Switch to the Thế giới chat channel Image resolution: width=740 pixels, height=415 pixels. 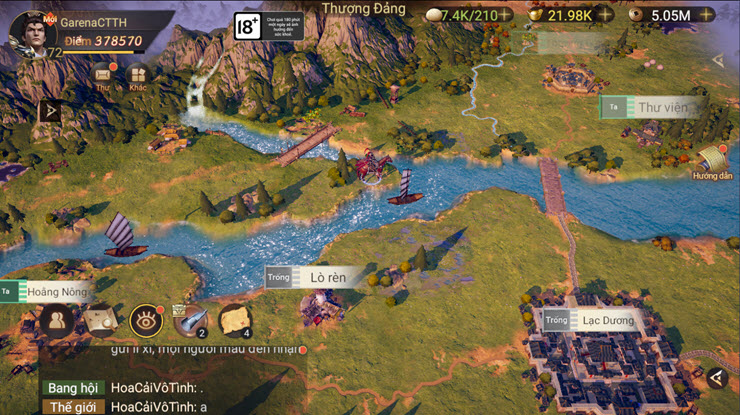[x=72, y=406]
